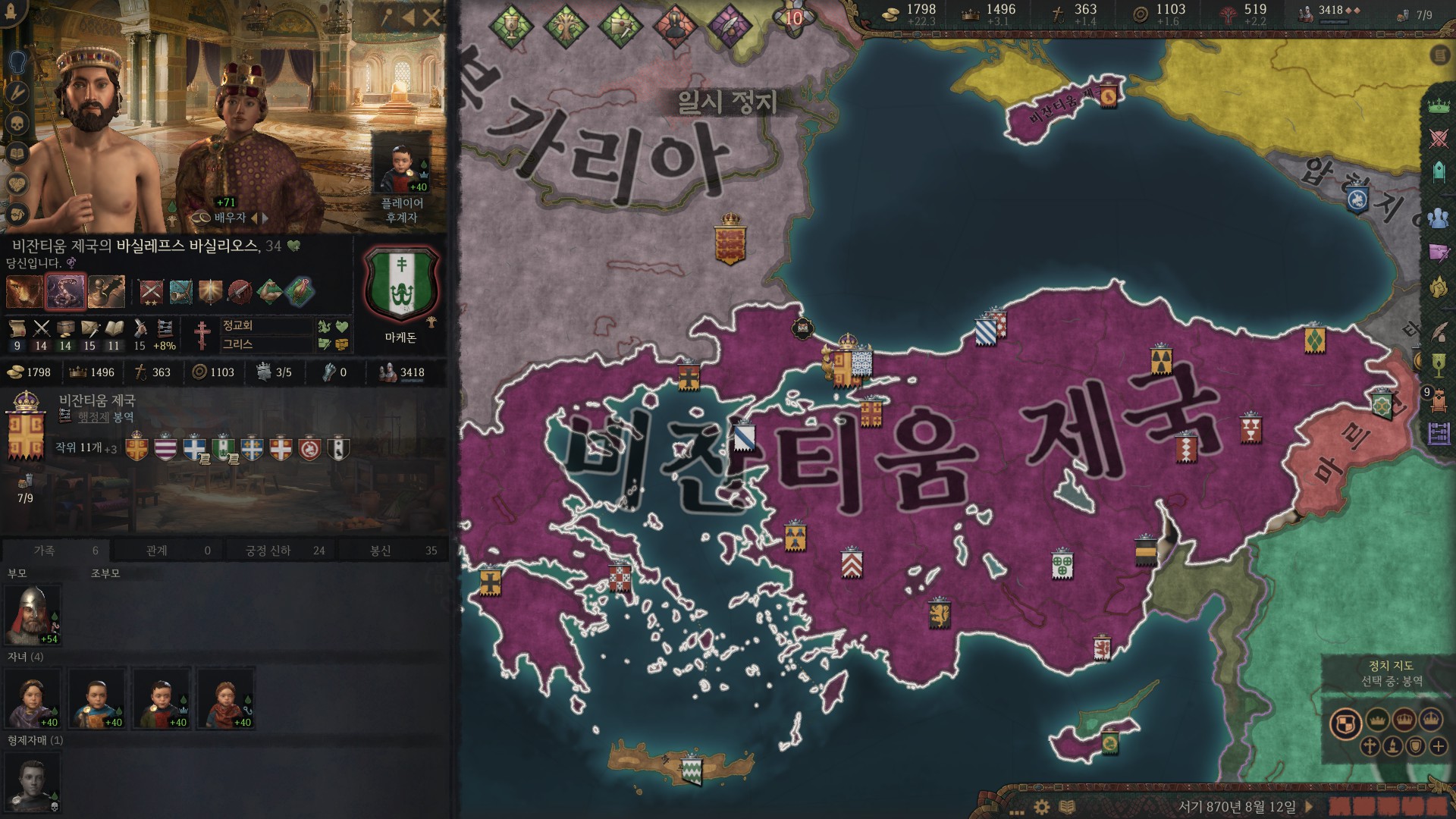
Task: Open the royal court chalice icon
Action: [1439, 366]
